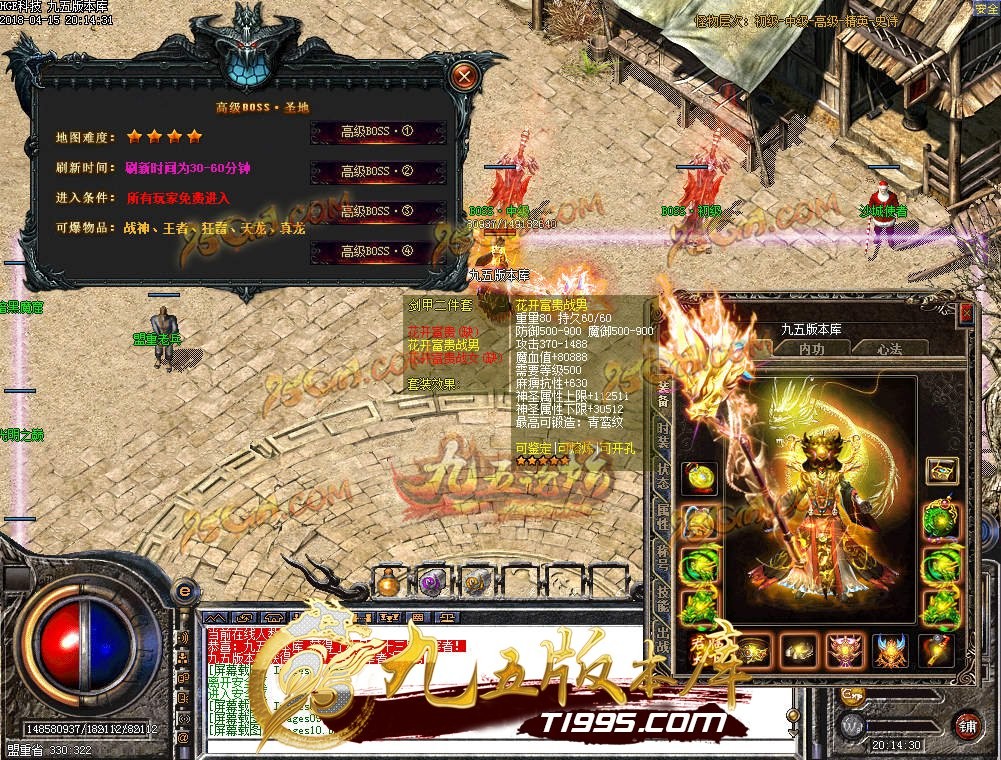Open the 出战 side tab
1001x760 pixels.
[662, 637]
